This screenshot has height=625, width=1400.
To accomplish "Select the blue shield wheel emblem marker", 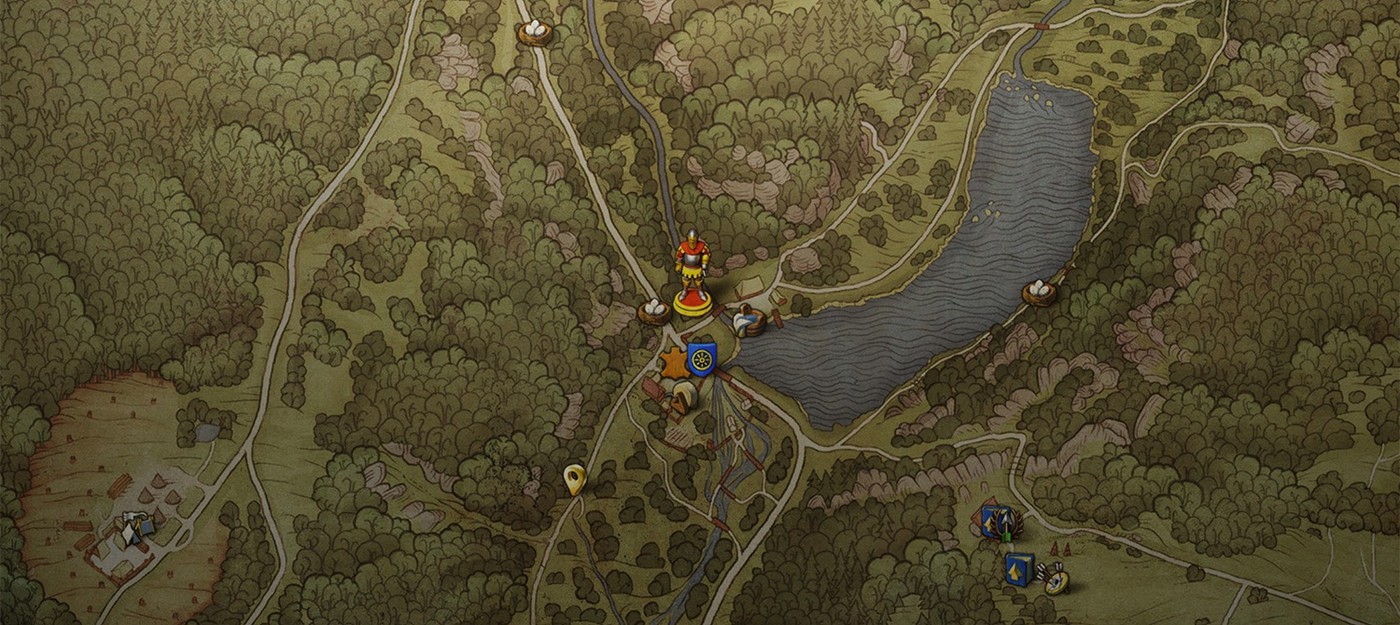I will click(702, 357).
